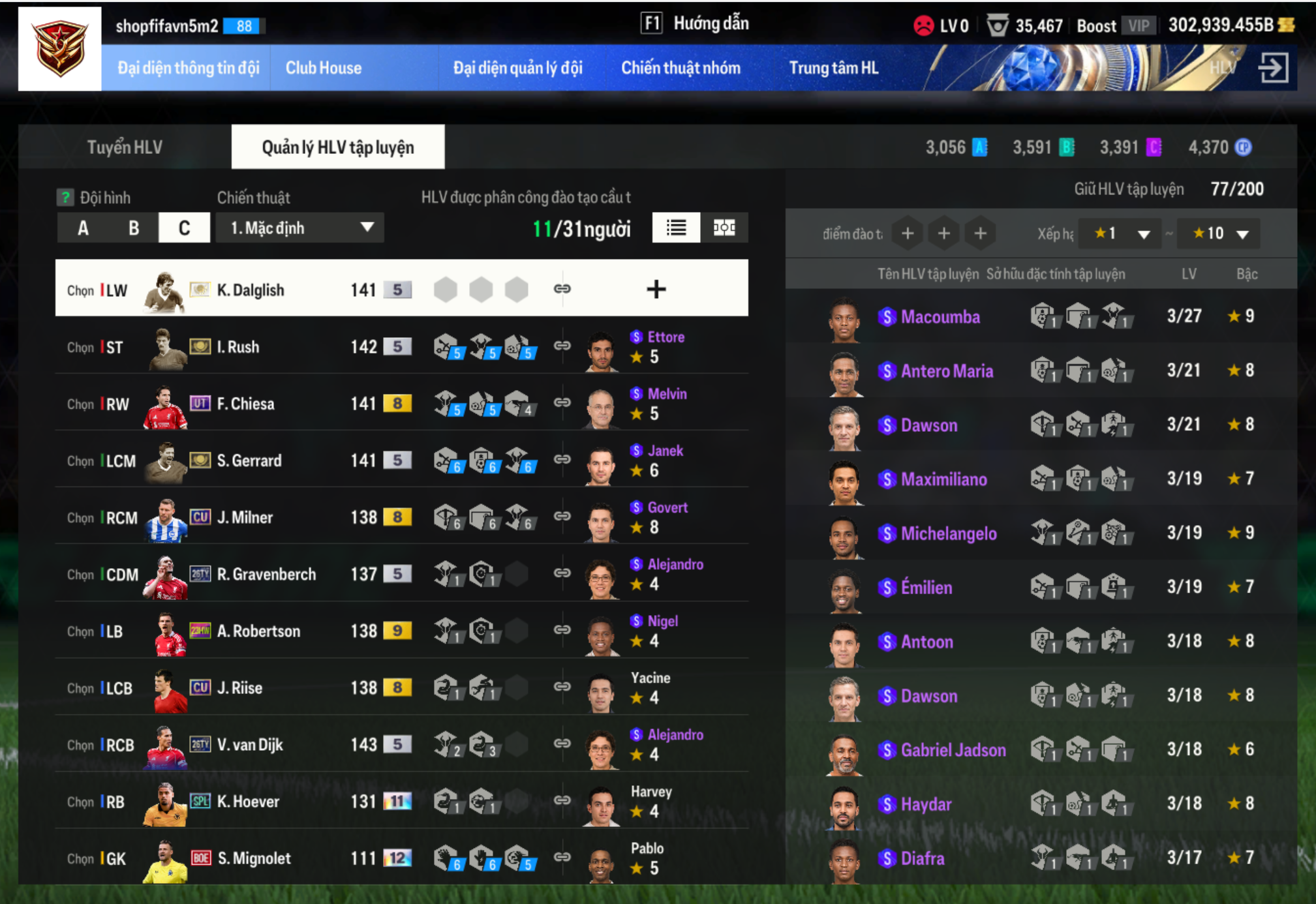This screenshot has height=904, width=1316.
Task: Select coach Gabriel Jadson row
Action: click(953, 750)
